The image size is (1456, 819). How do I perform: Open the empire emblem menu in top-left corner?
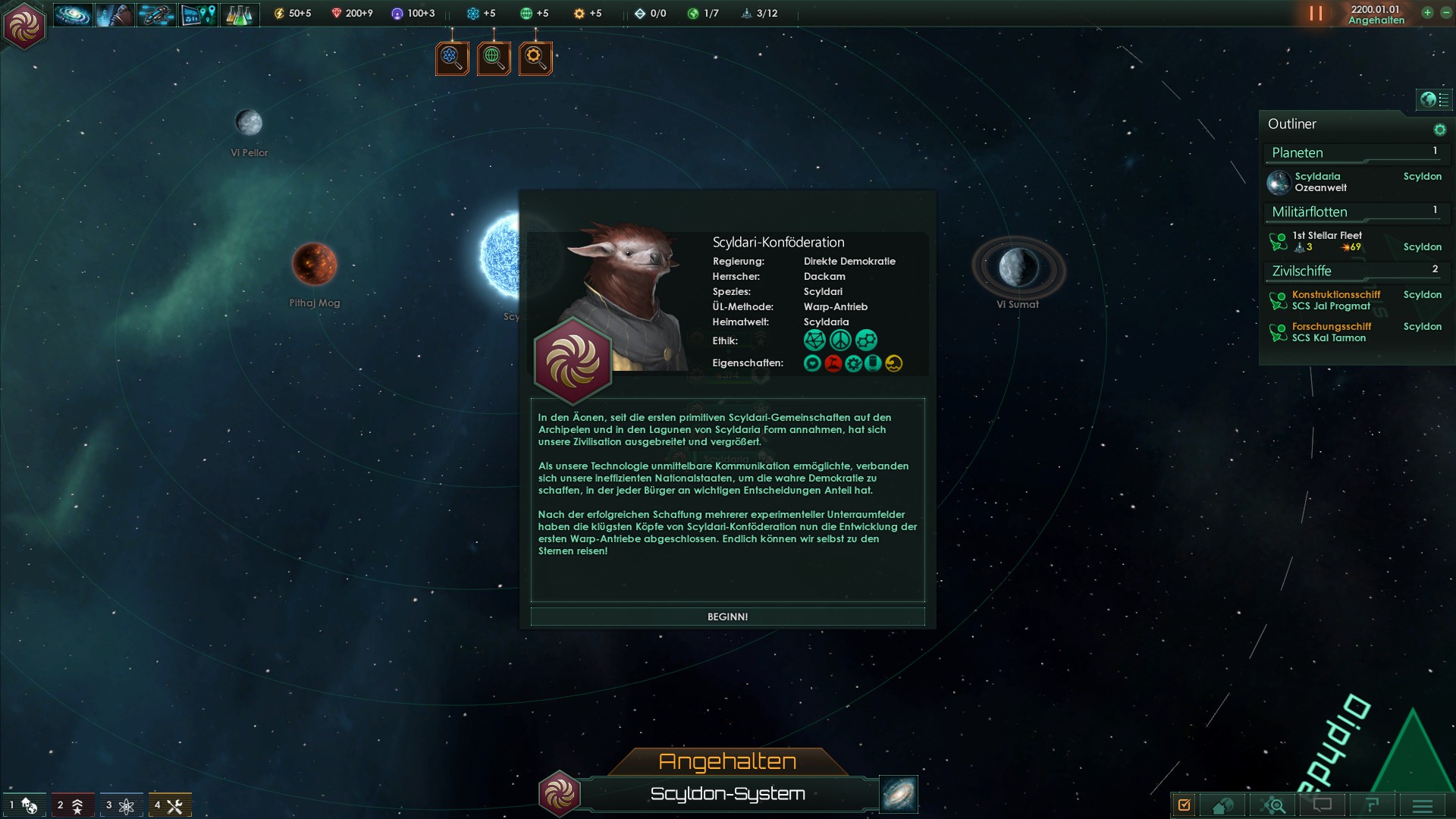click(x=24, y=26)
